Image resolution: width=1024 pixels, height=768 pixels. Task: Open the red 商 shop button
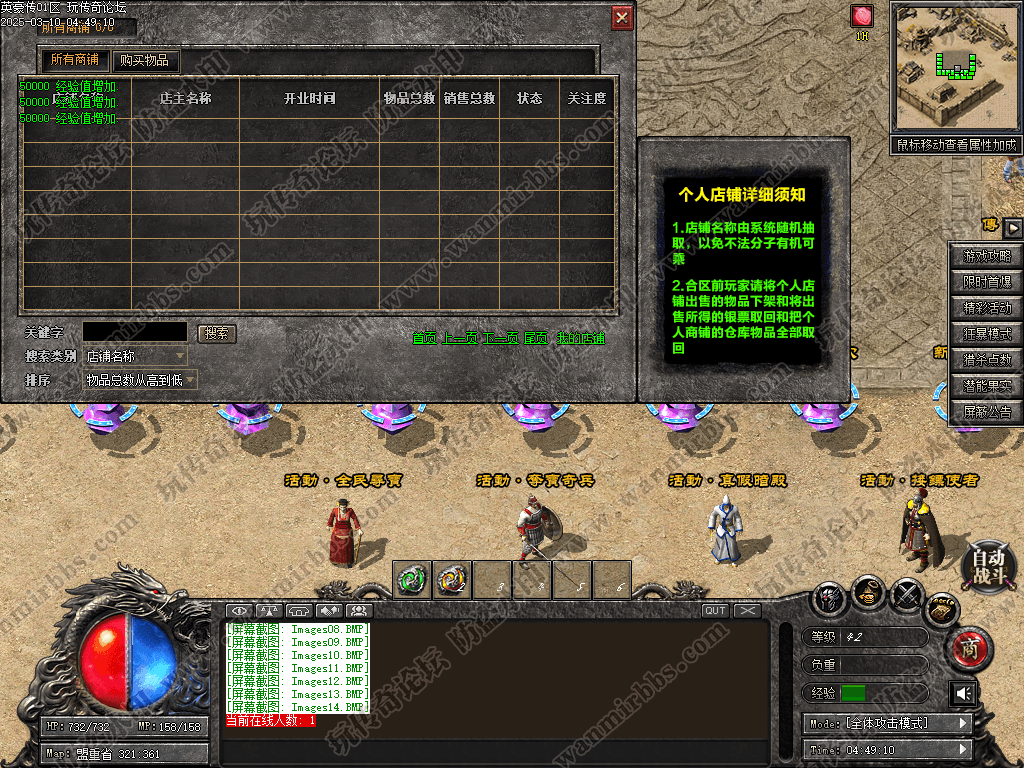969,650
